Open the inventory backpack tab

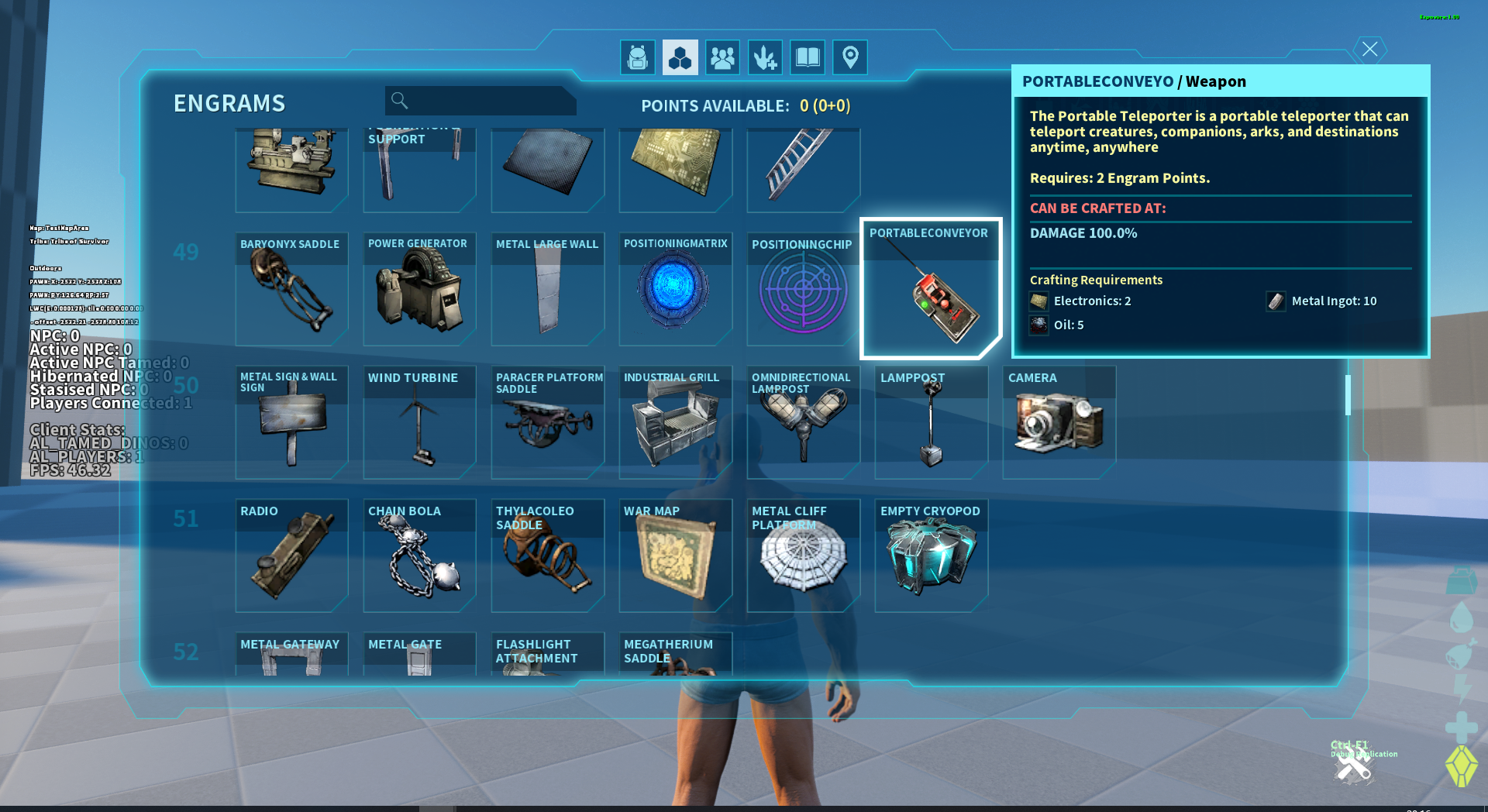[x=638, y=57]
